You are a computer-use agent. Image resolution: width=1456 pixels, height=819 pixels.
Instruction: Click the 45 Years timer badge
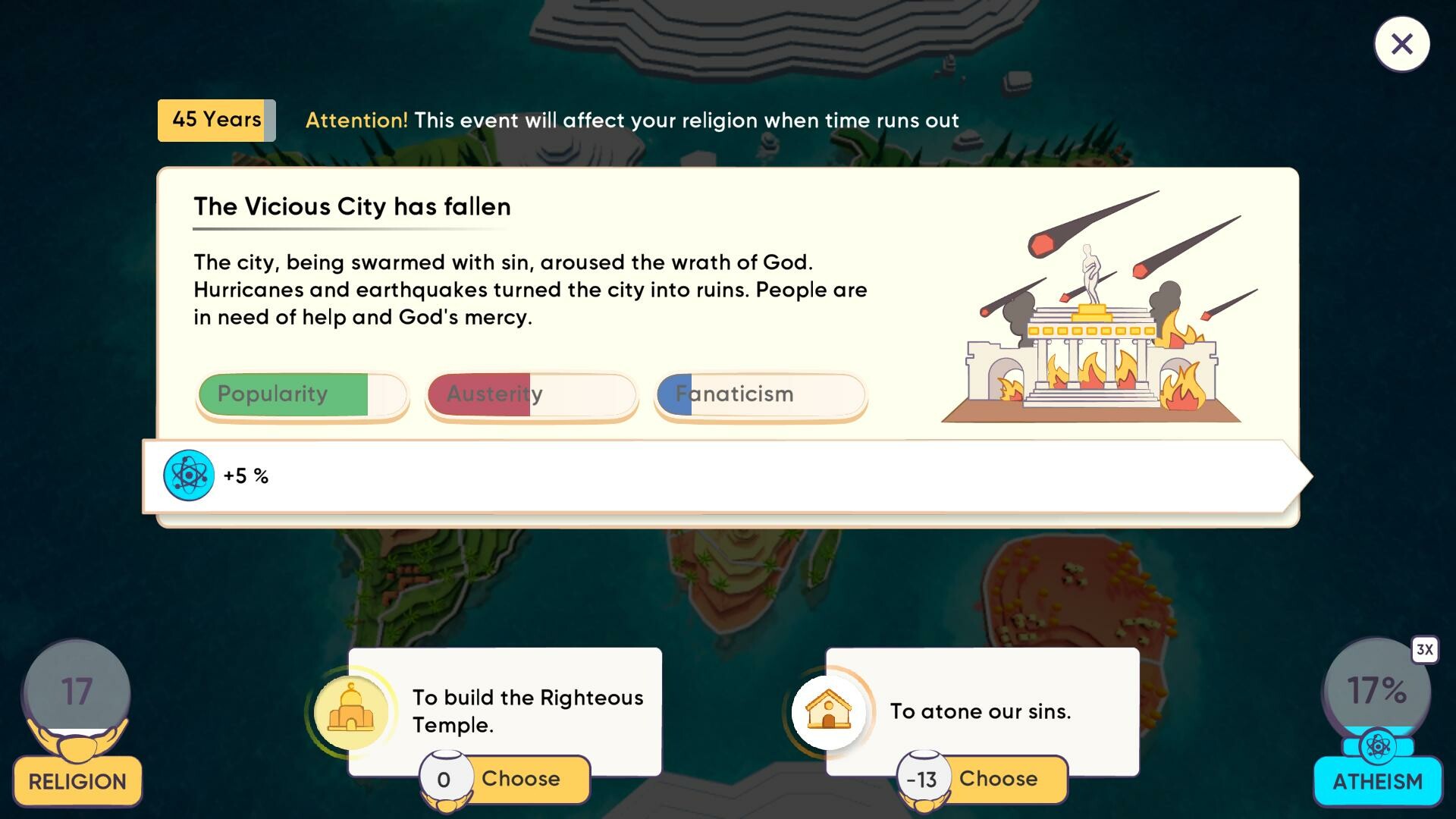pos(216,120)
